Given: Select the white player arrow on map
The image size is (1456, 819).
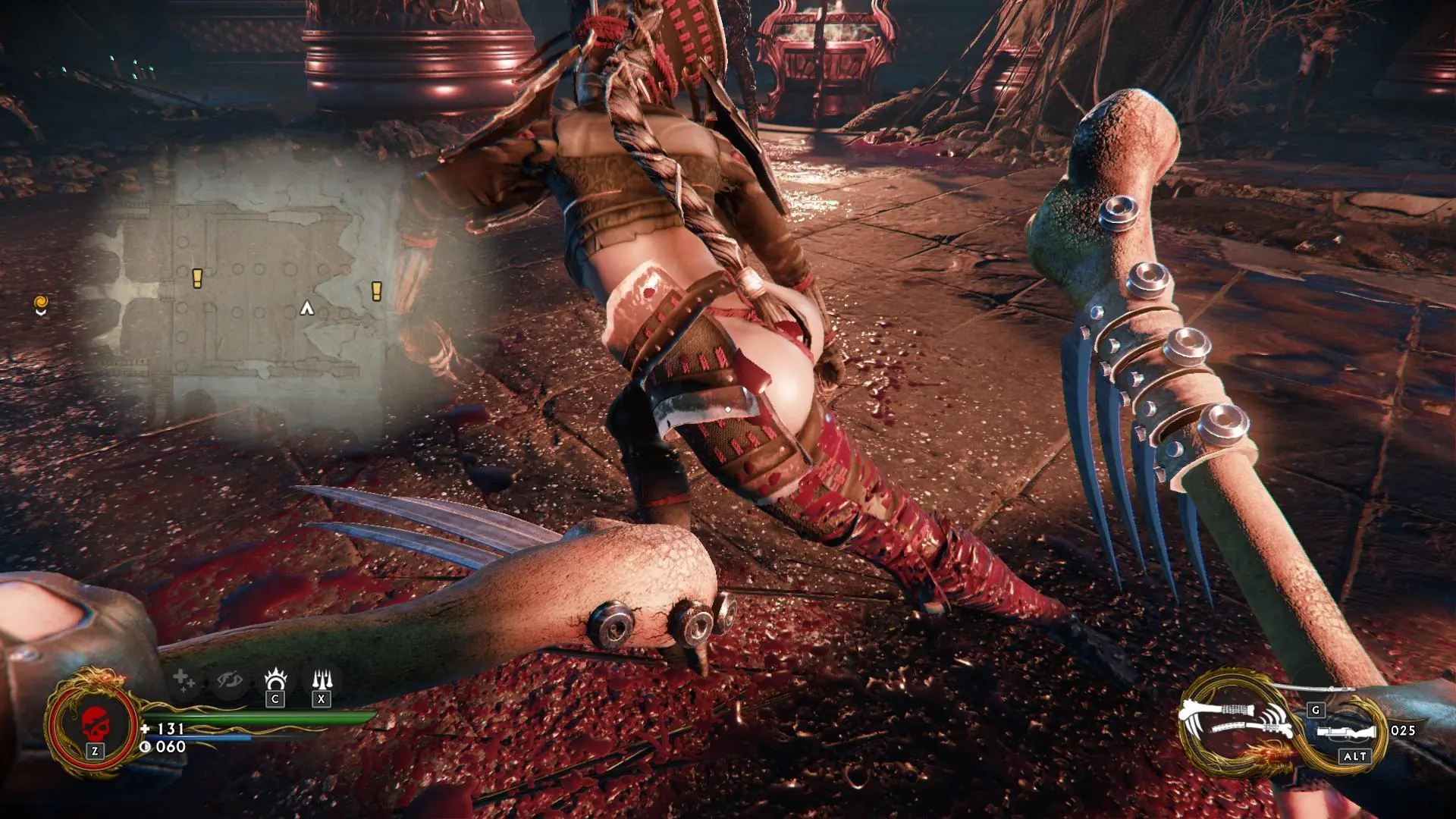Looking at the screenshot, I should click(306, 308).
